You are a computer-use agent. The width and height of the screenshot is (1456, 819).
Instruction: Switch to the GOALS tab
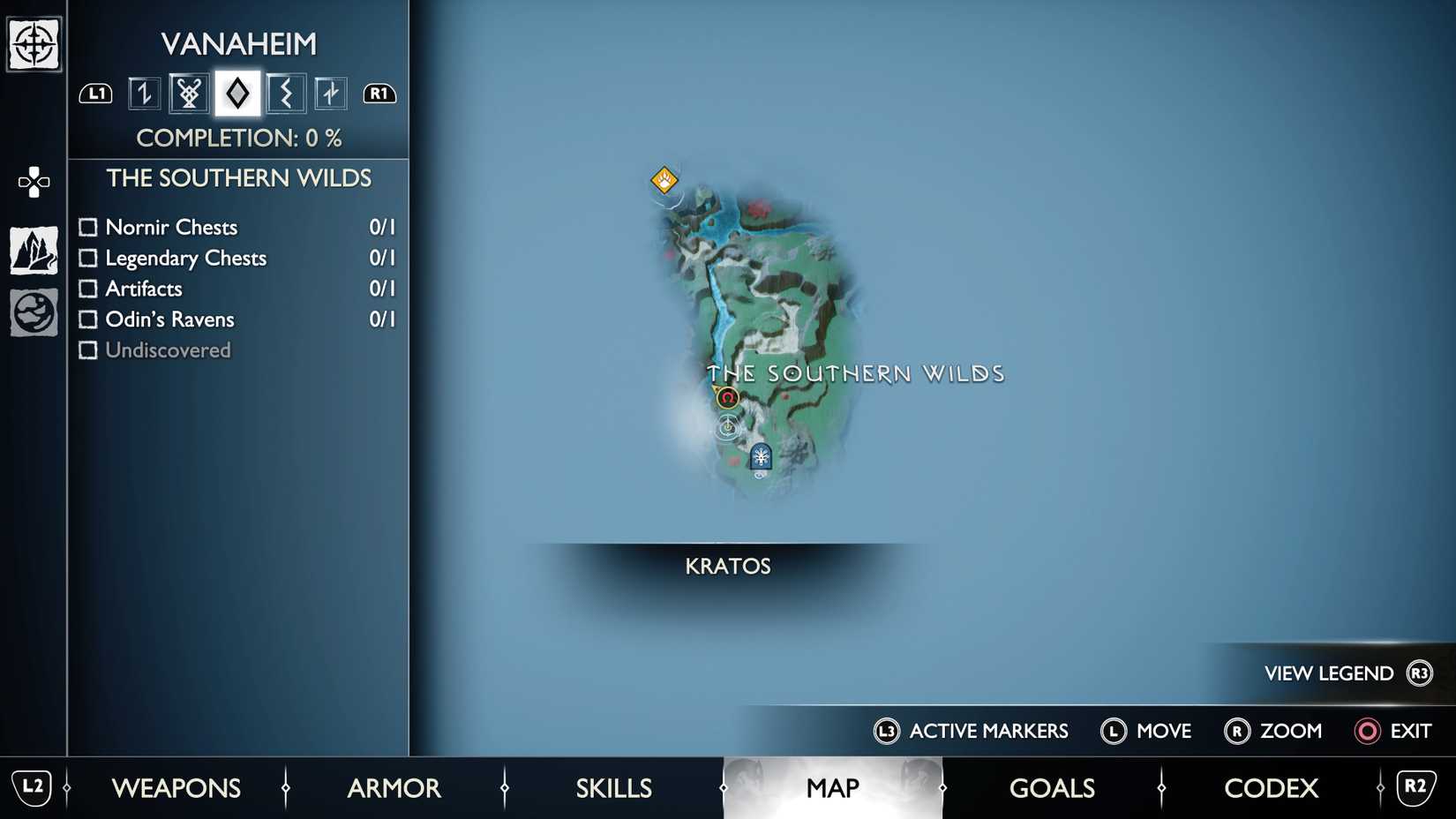point(1052,787)
